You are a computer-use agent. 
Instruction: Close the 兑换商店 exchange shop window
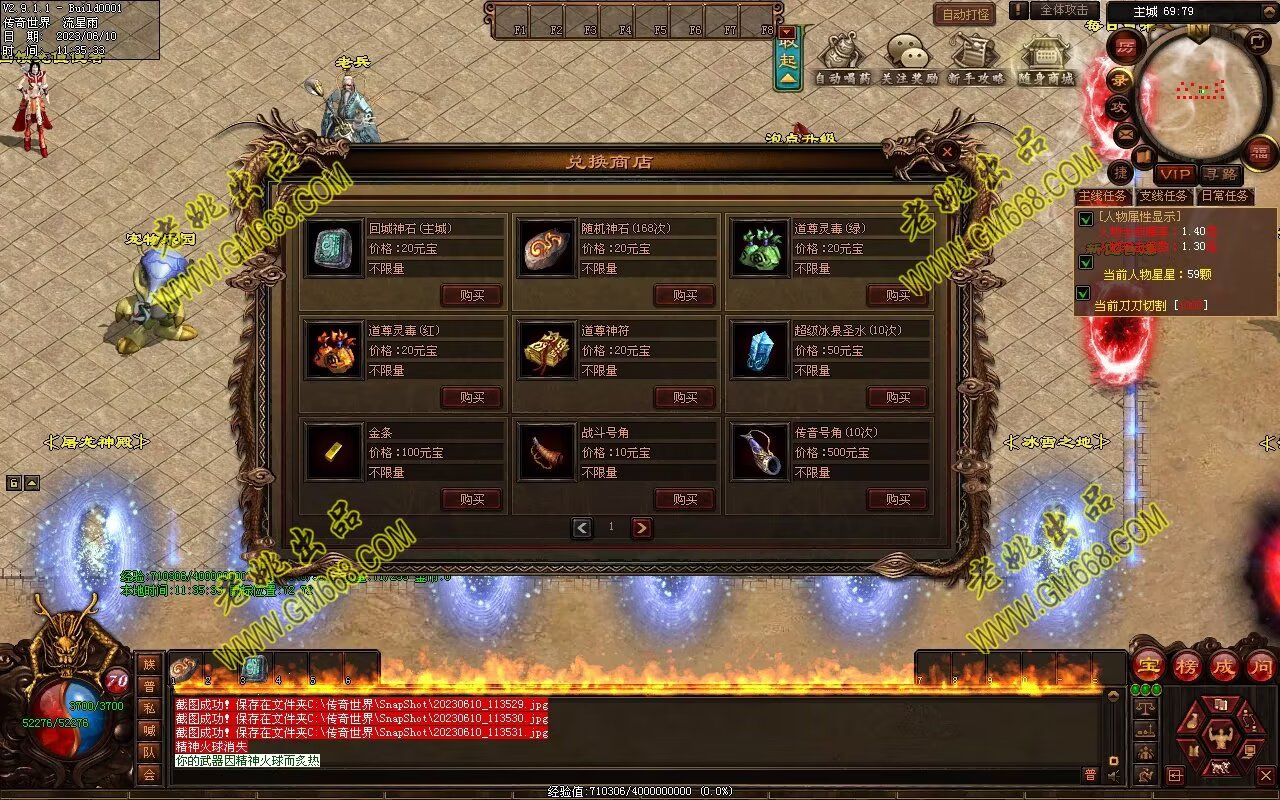tap(947, 152)
